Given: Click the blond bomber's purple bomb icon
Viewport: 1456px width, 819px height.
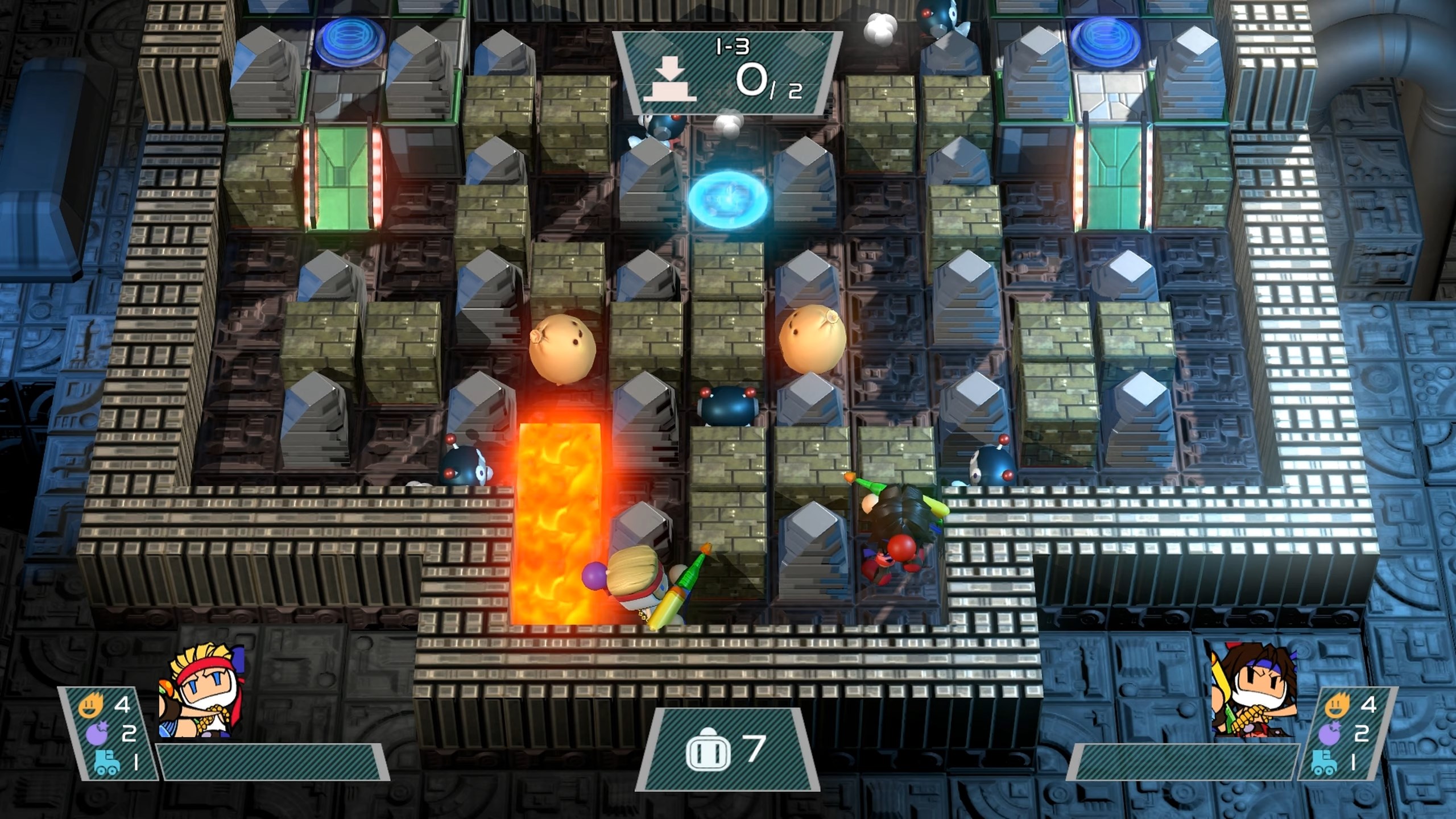Looking at the screenshot, I should (97, 734).
